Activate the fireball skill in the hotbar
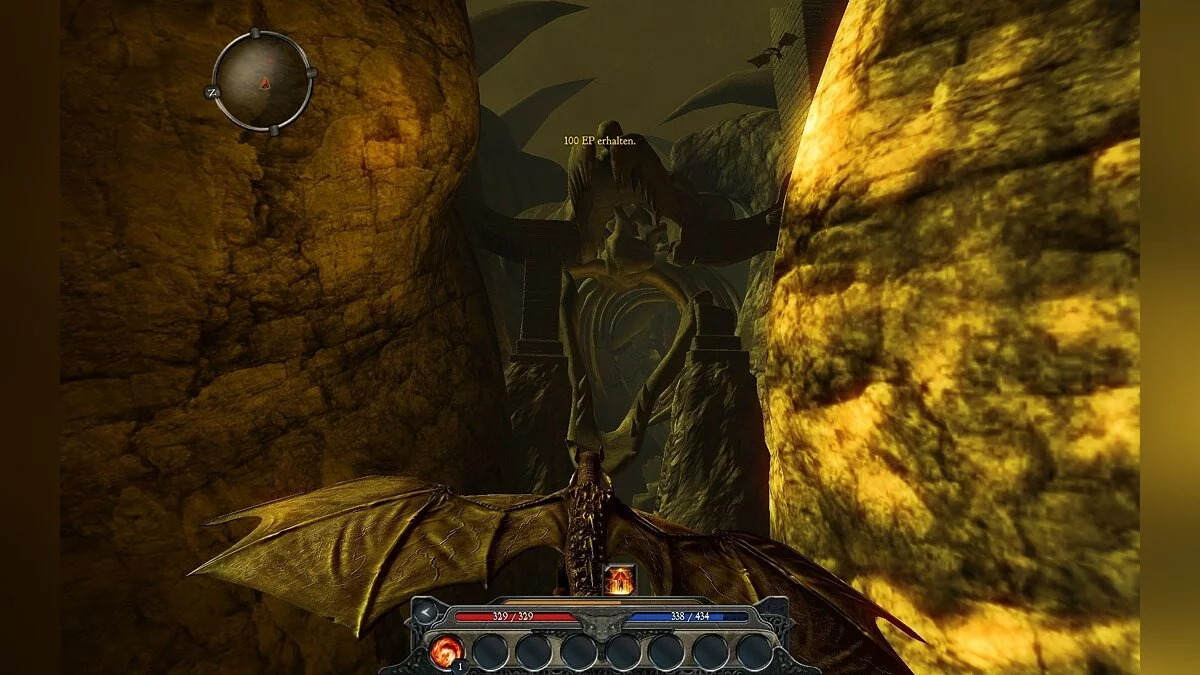This screenshot has width=1200, height=675. (x=445, y=651)
